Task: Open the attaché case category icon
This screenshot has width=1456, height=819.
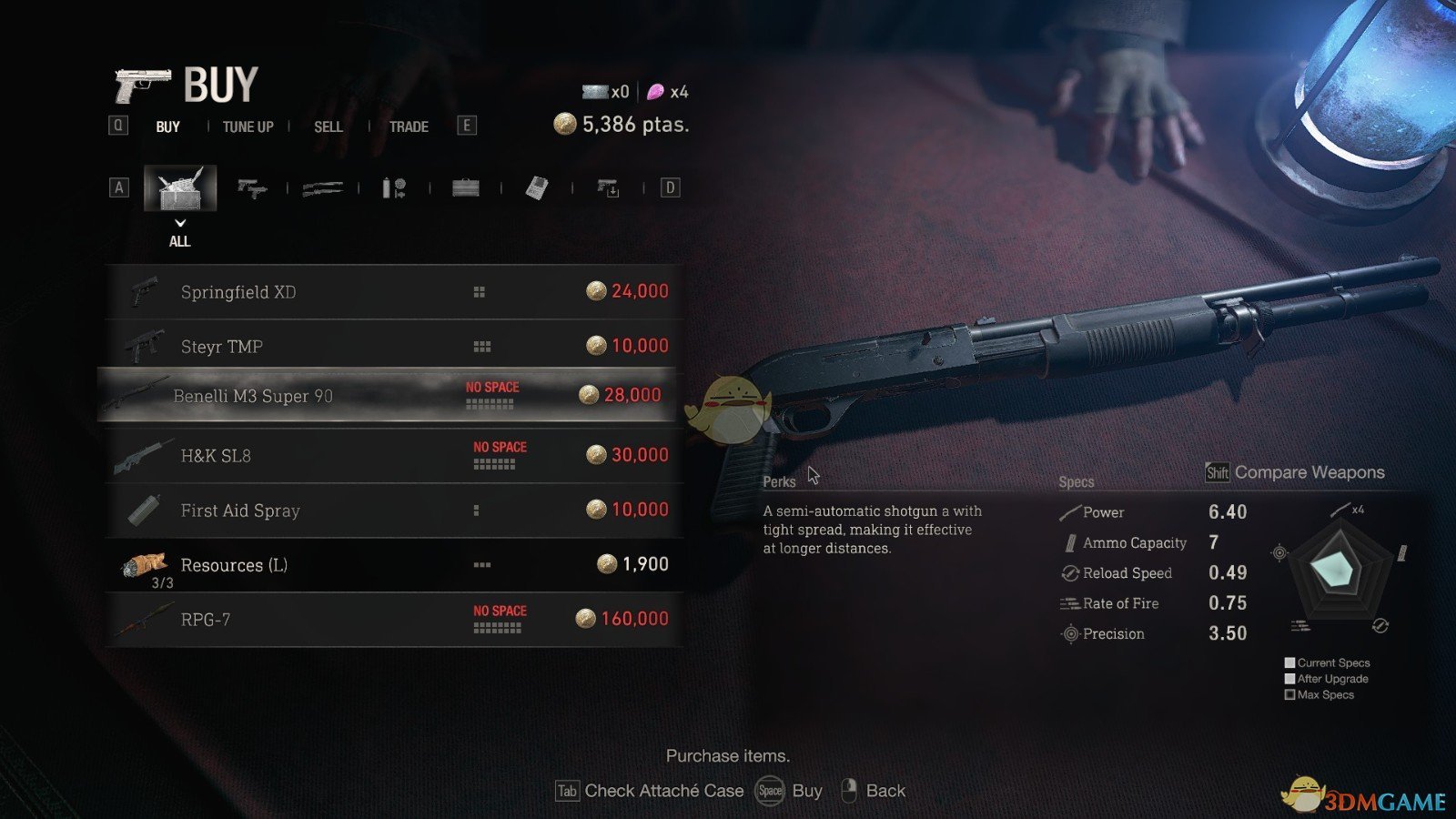Action: pos(466,188)
